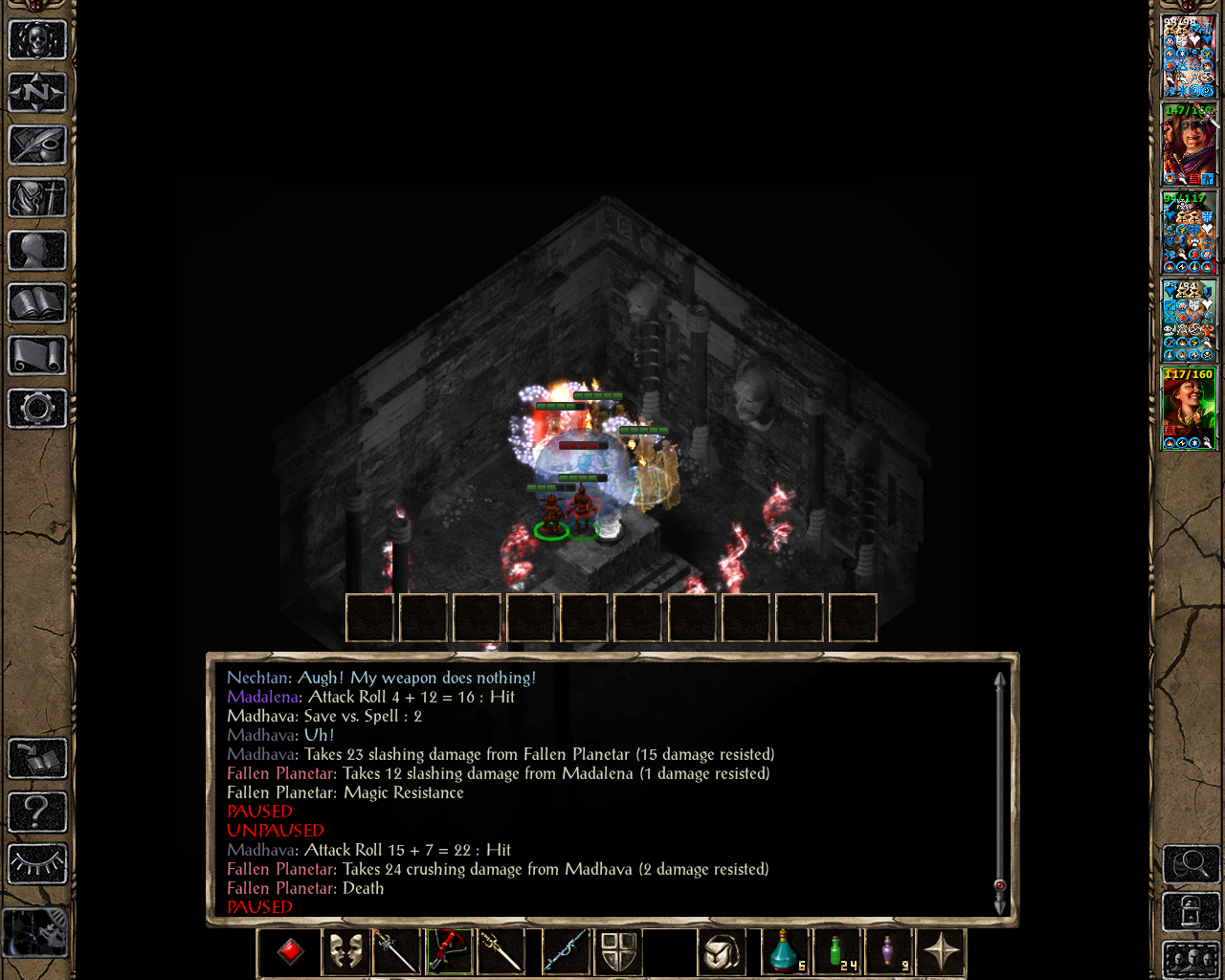Viewport: 1225px width, 980px height.
Task: Open the area map with the compass button
Action: [37, 93]
